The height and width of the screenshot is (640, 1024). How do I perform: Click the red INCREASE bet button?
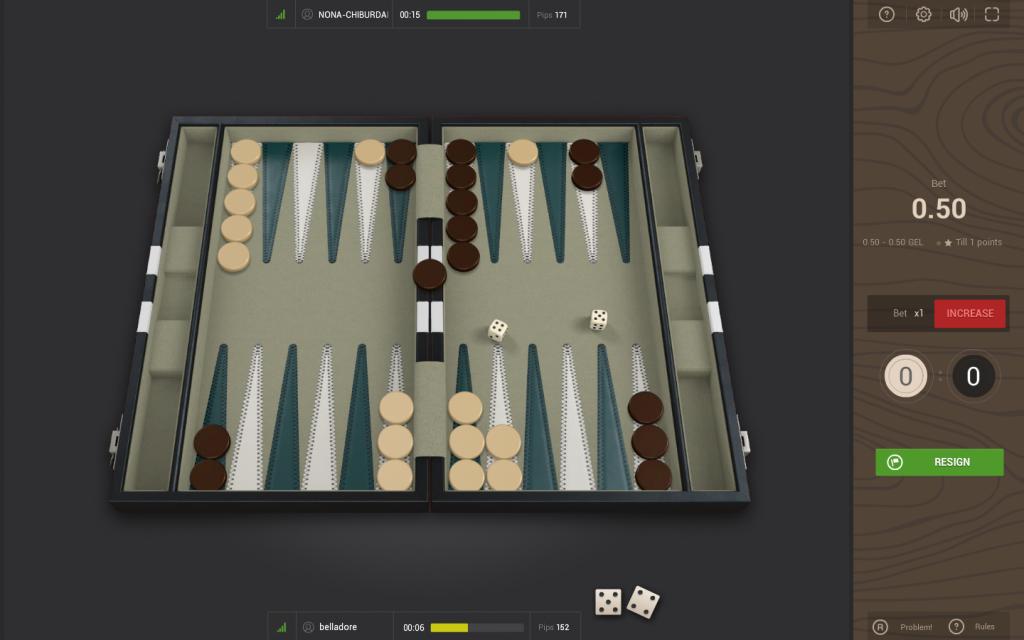(970, 313)
